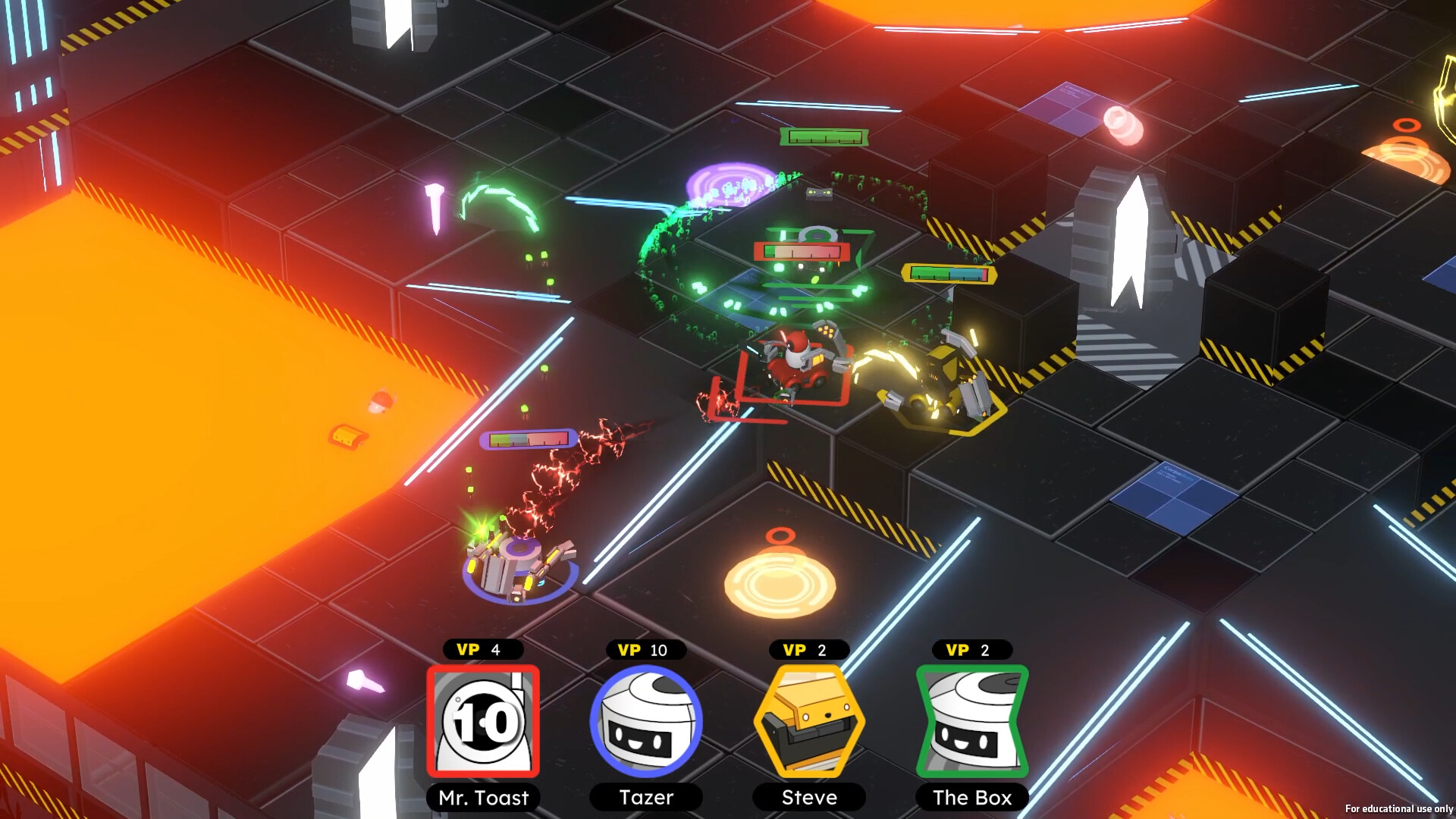Screen dimensions: 1456x819
Task: Select Tazer's blue circular robot avatar
Action: pyautogui.click(x=646, y=722)
